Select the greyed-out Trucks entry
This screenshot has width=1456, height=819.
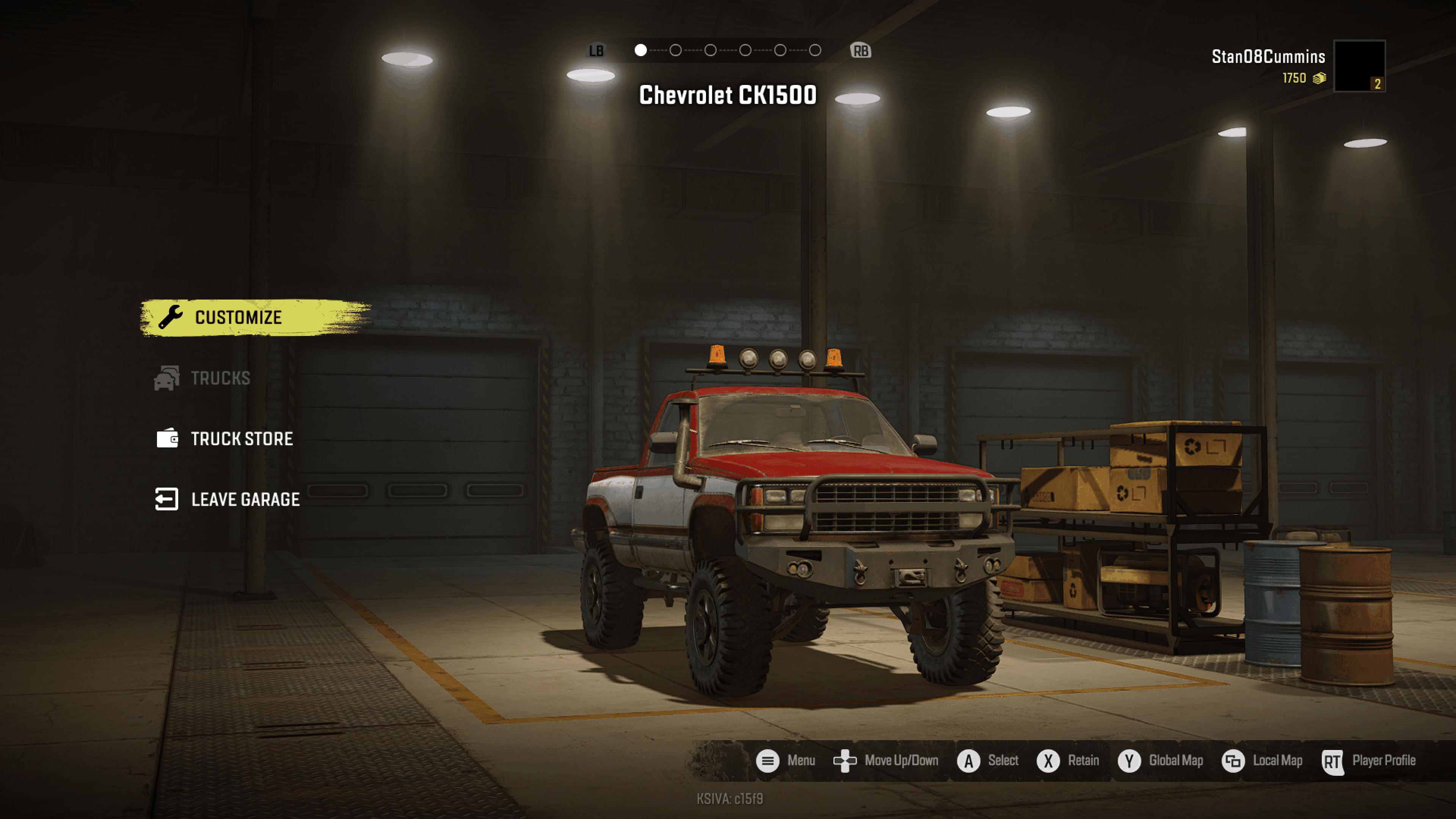point(219,378)
